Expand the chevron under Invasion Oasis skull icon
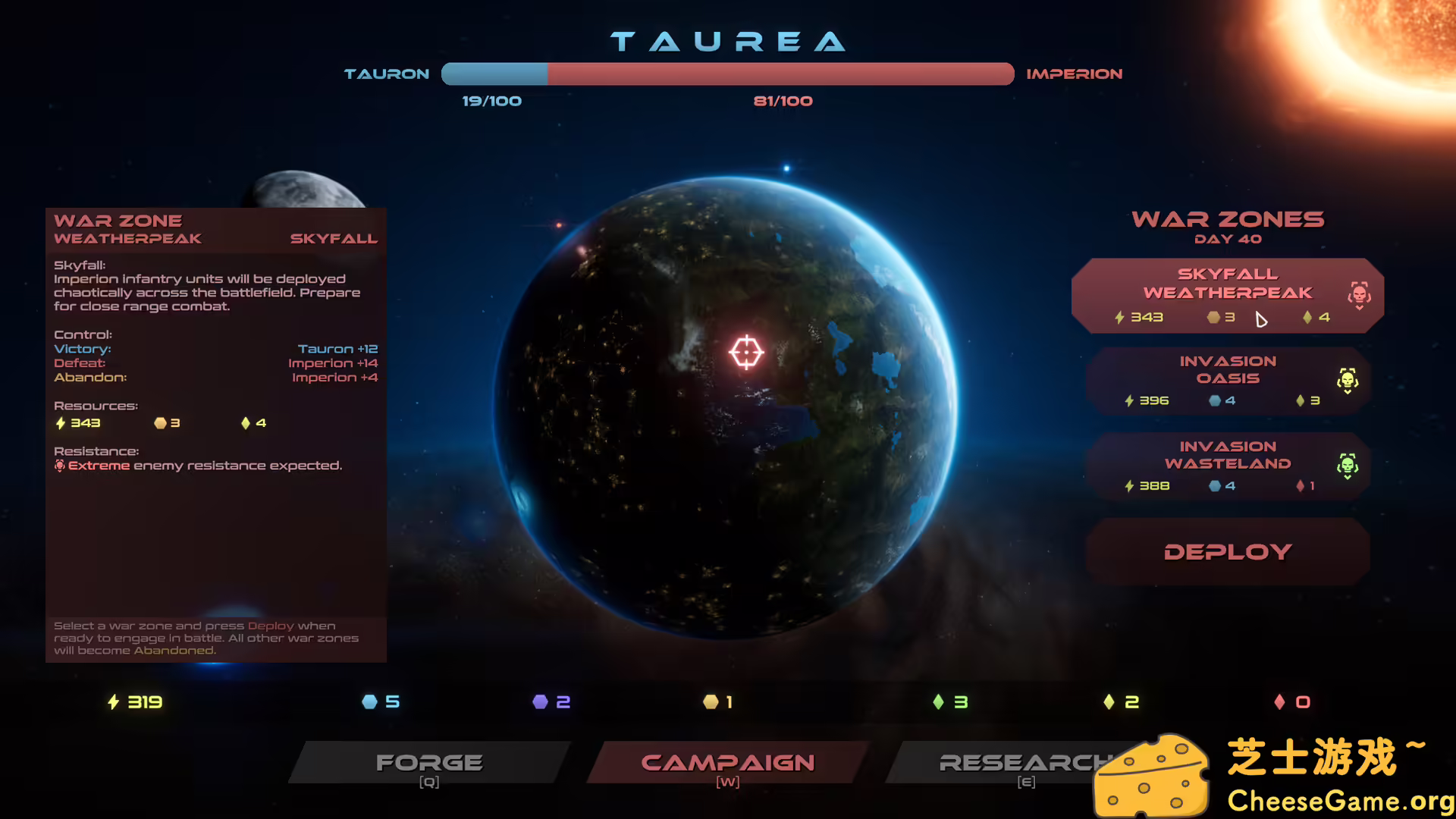The image size is (1456, 819). 1348,392
